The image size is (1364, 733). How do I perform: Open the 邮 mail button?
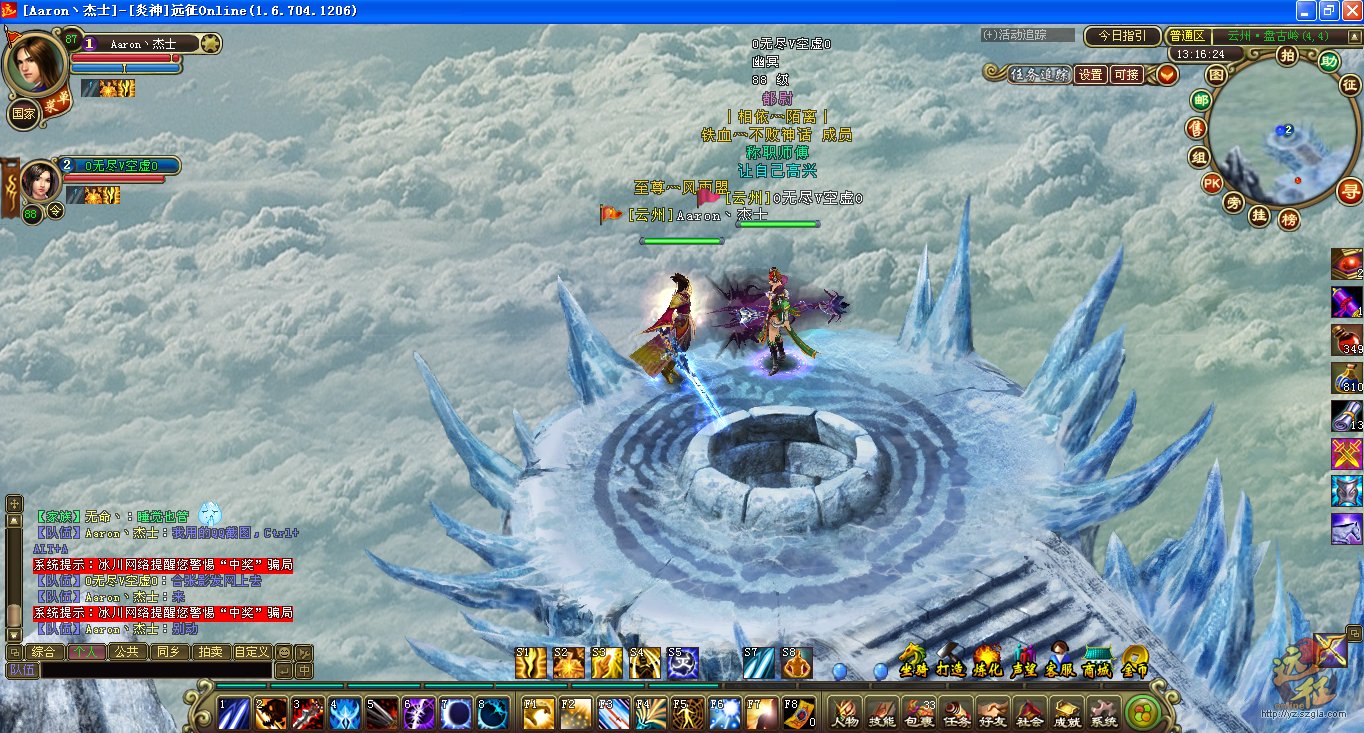[x=1201, y=100]
